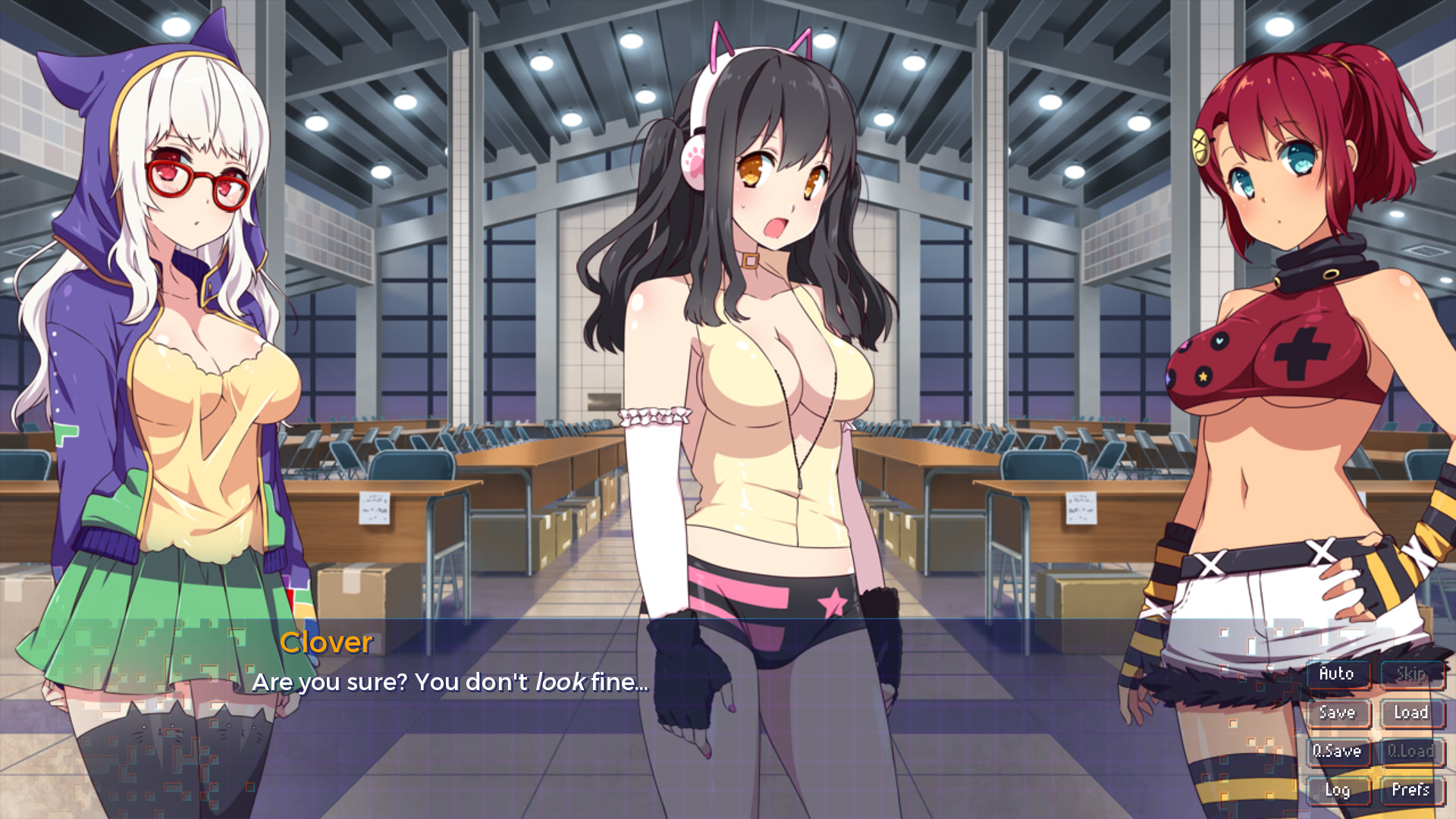Open the Save screen
1456x819 pixels.
pos(1338,713)
